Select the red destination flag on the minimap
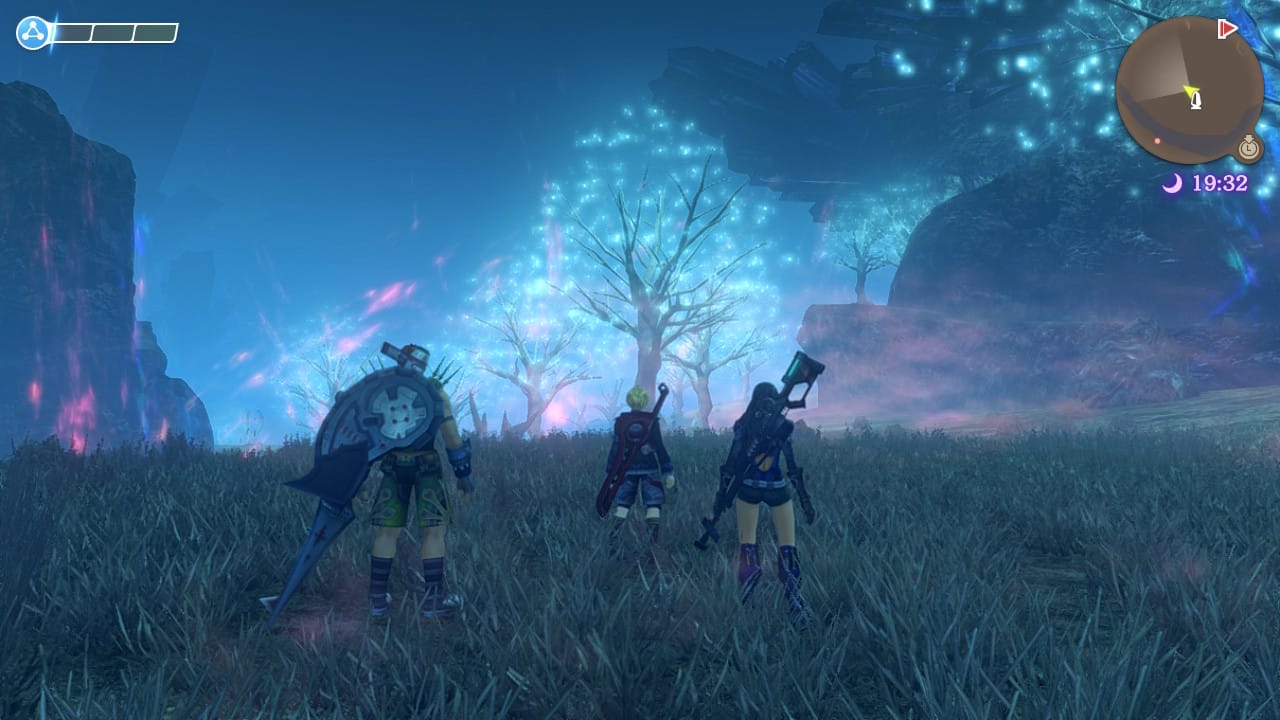This screenshot has width=1280, height=720. point(1228,28)
